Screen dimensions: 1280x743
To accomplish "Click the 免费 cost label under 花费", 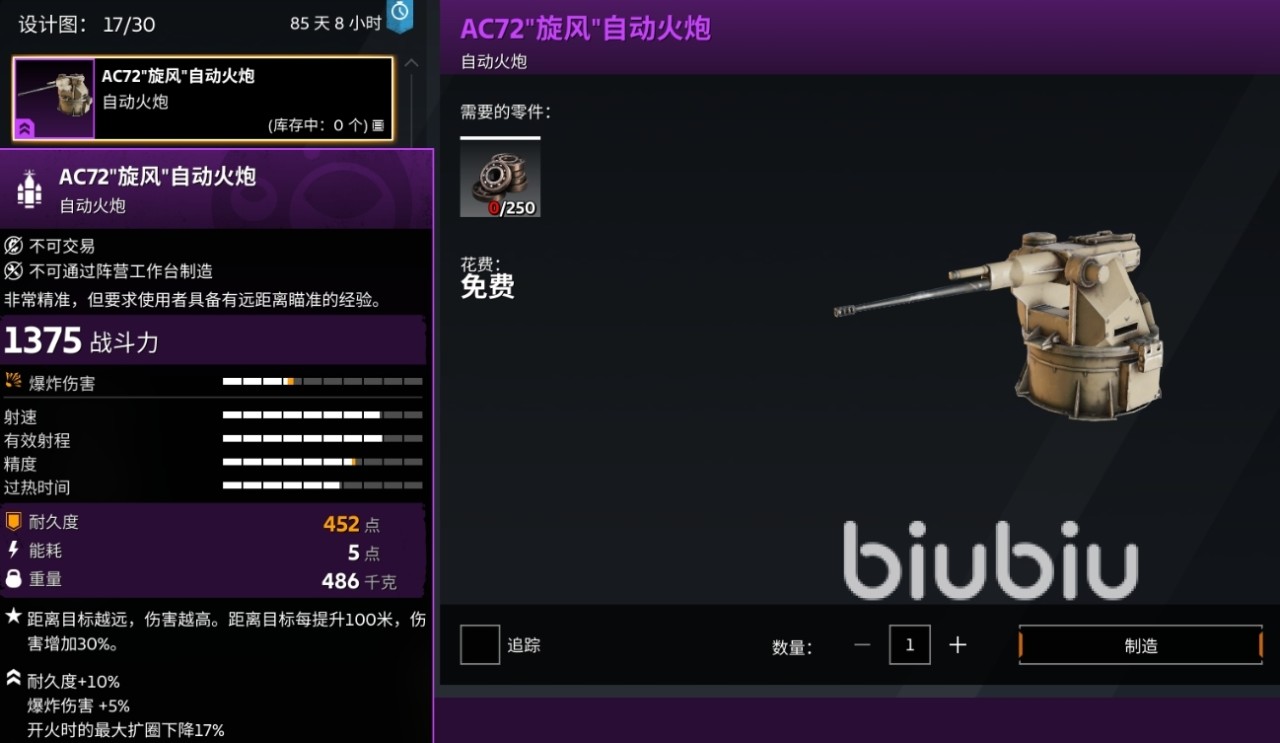I will tap(487, 288).
